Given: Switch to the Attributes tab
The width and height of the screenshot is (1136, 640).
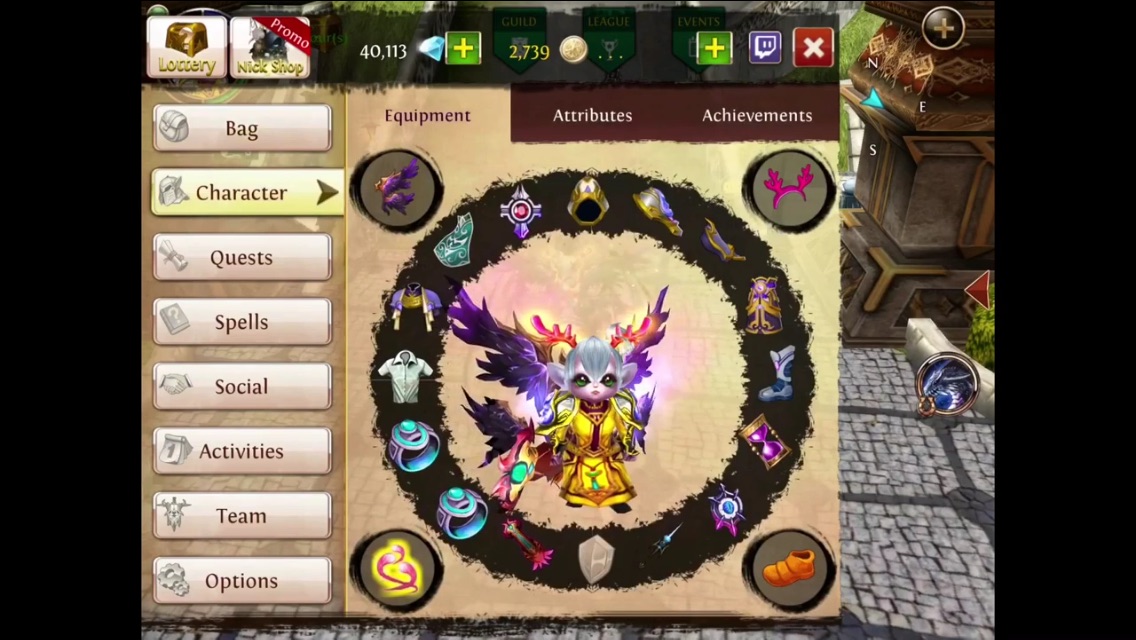Looking at the screenshot, I should tap(592, 115).
